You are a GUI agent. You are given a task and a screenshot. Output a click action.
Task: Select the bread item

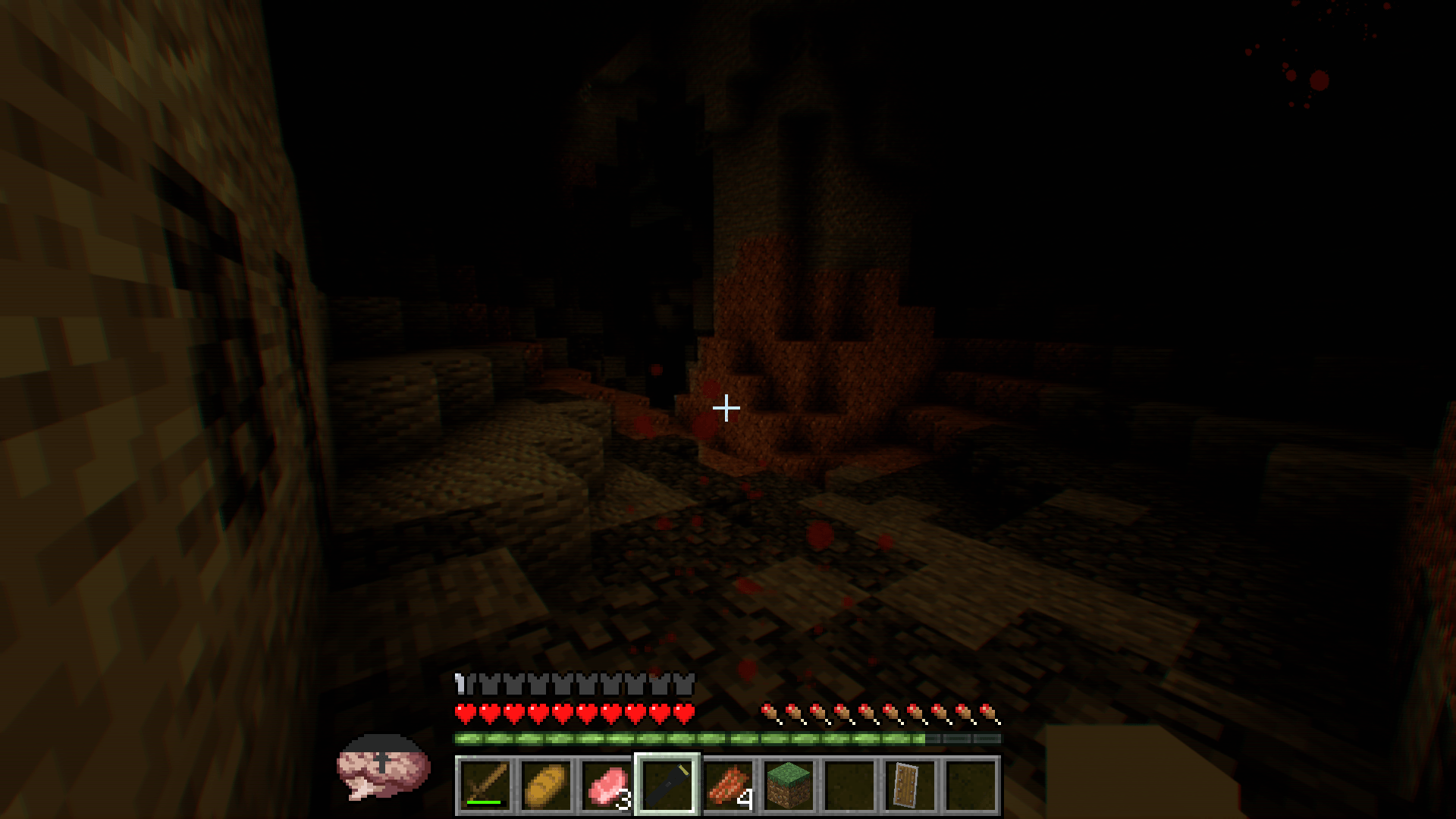(x=547, y=784)
